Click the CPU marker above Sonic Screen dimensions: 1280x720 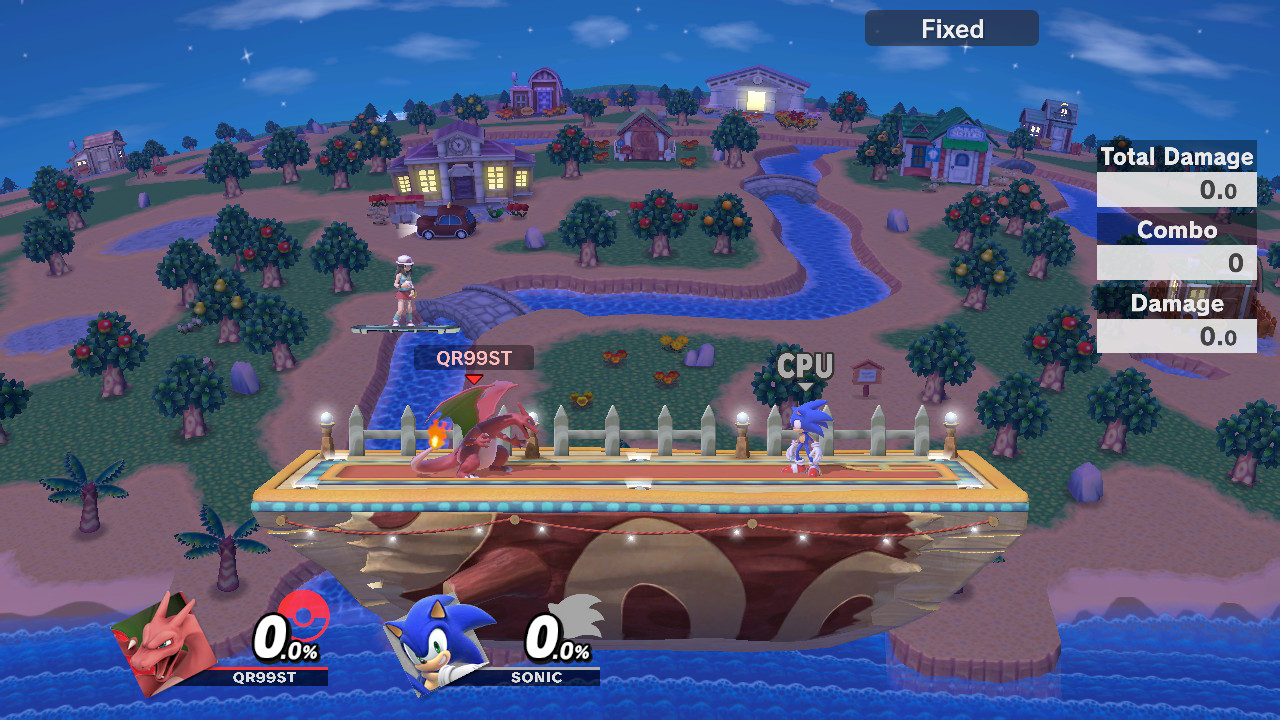[805, 367]
